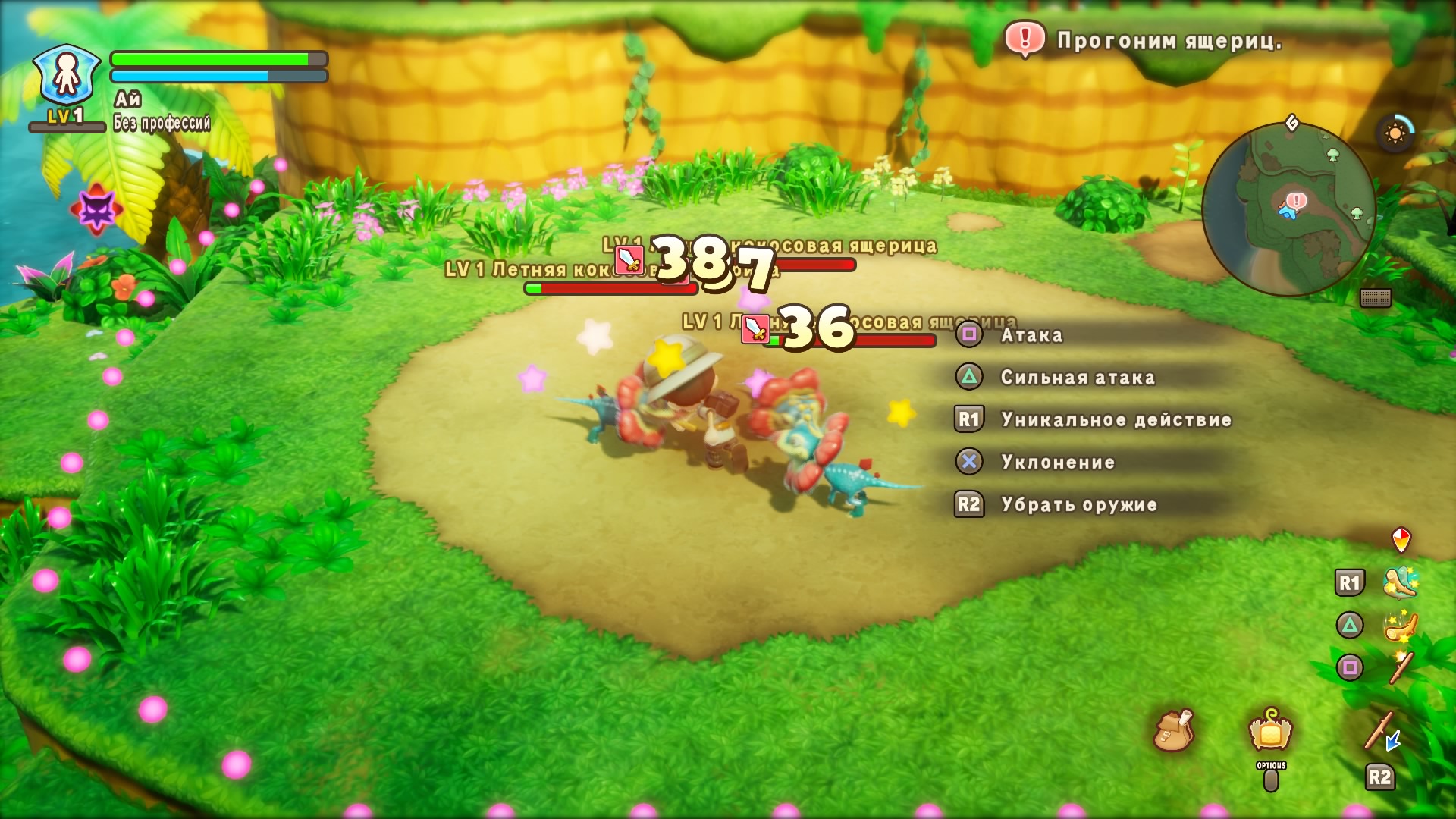The image size is (1456, 819).
Task: Click the stick with blue arrow icon
Action: 1382,732
